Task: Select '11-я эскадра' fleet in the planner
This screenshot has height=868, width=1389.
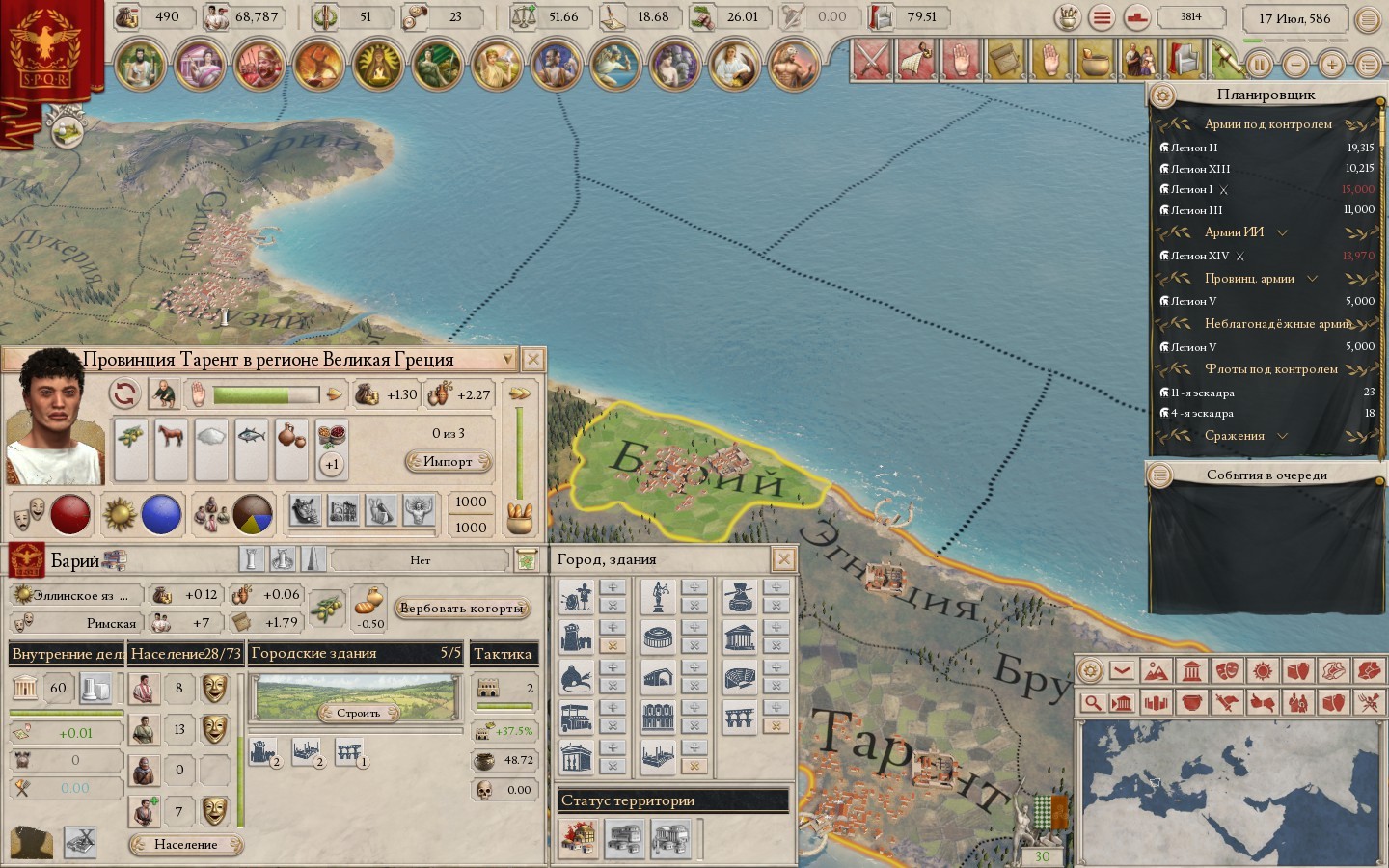Action: click(x=1202, y=393)
